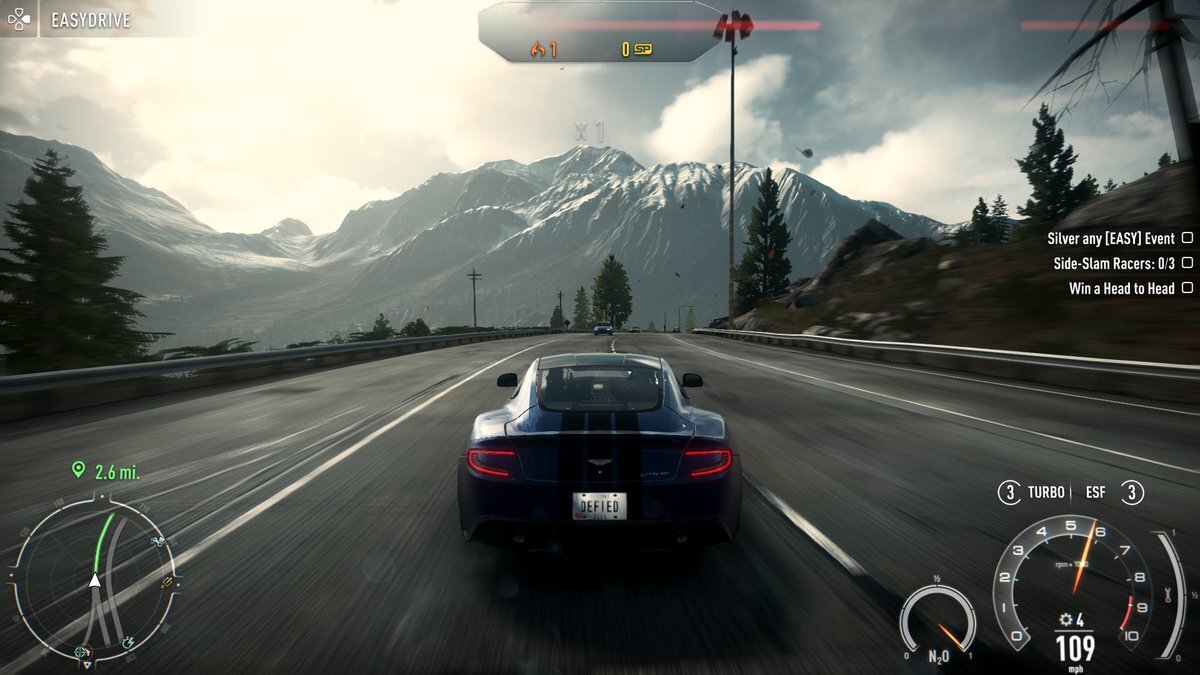Select the yellow loop-arrow marker on minimap
This screenshot has width=1200, height=675.
click(168, 582)
